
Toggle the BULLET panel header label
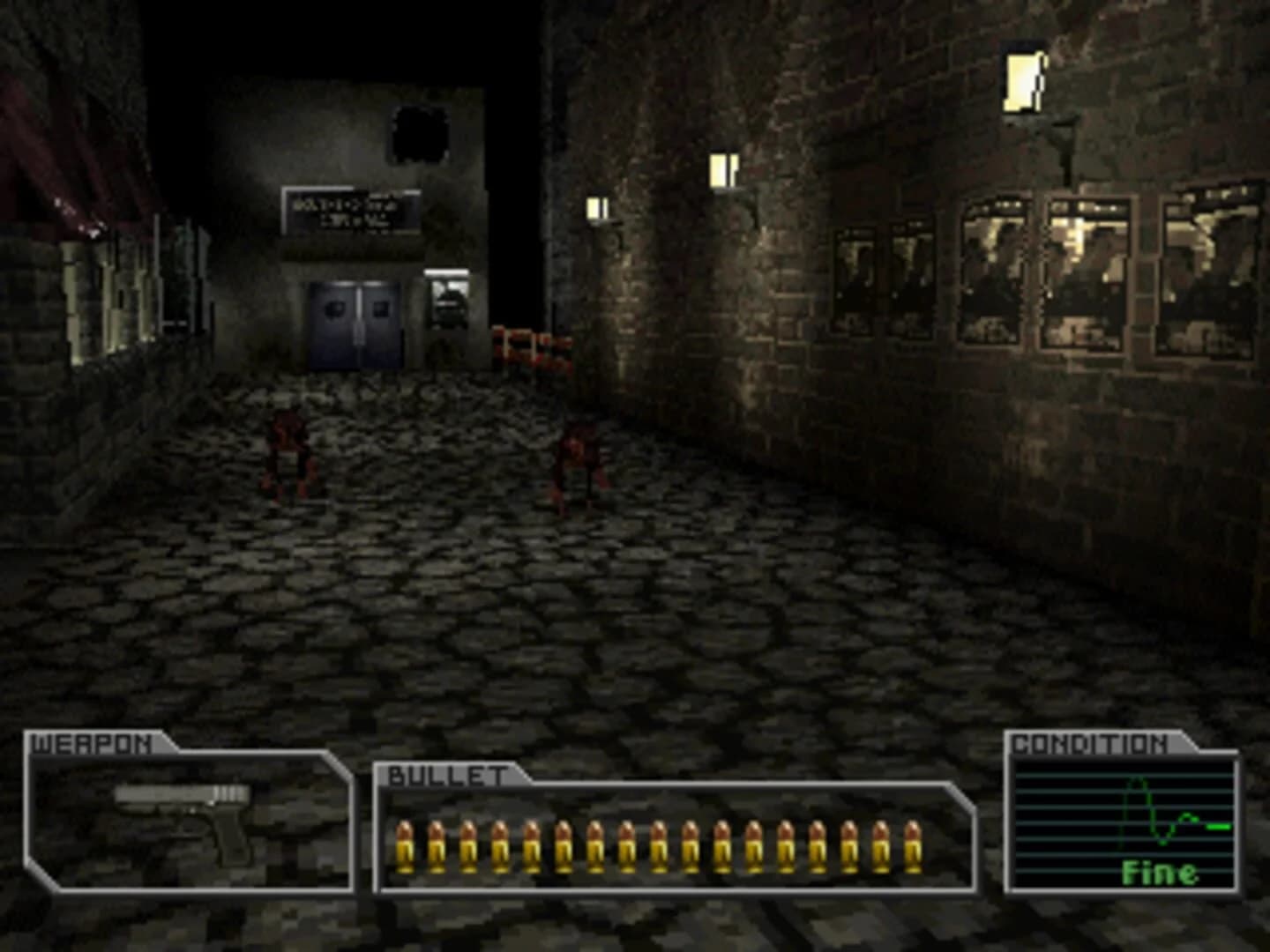point(445,774)
